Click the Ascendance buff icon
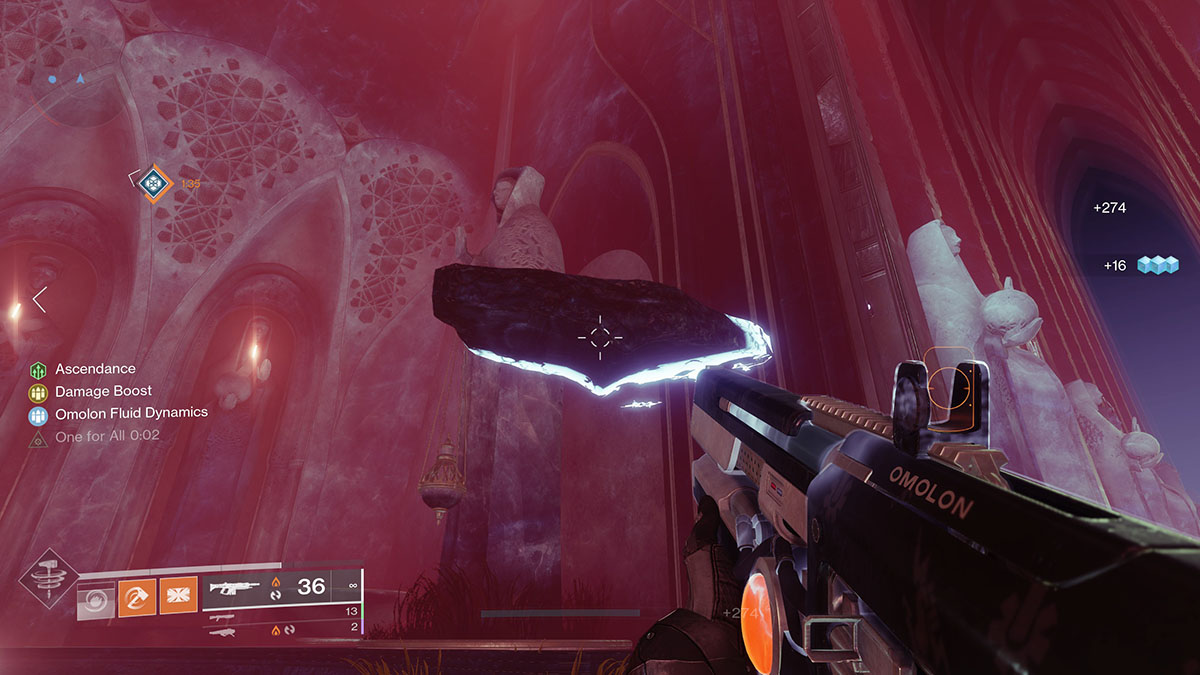This screenshot has height=675, width=1200. coord(39,370)
